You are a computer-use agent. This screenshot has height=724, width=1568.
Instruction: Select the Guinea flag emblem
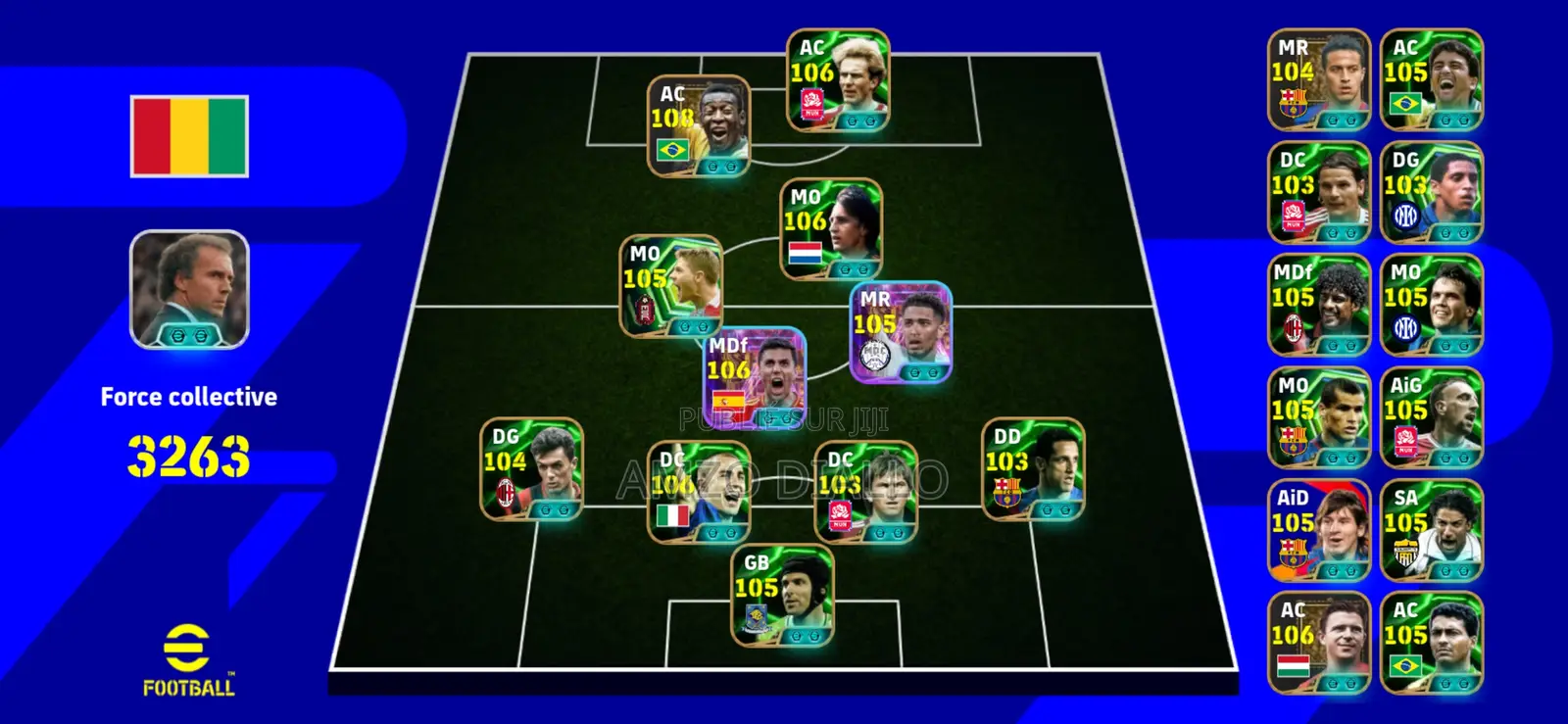(x=187, y=132)
